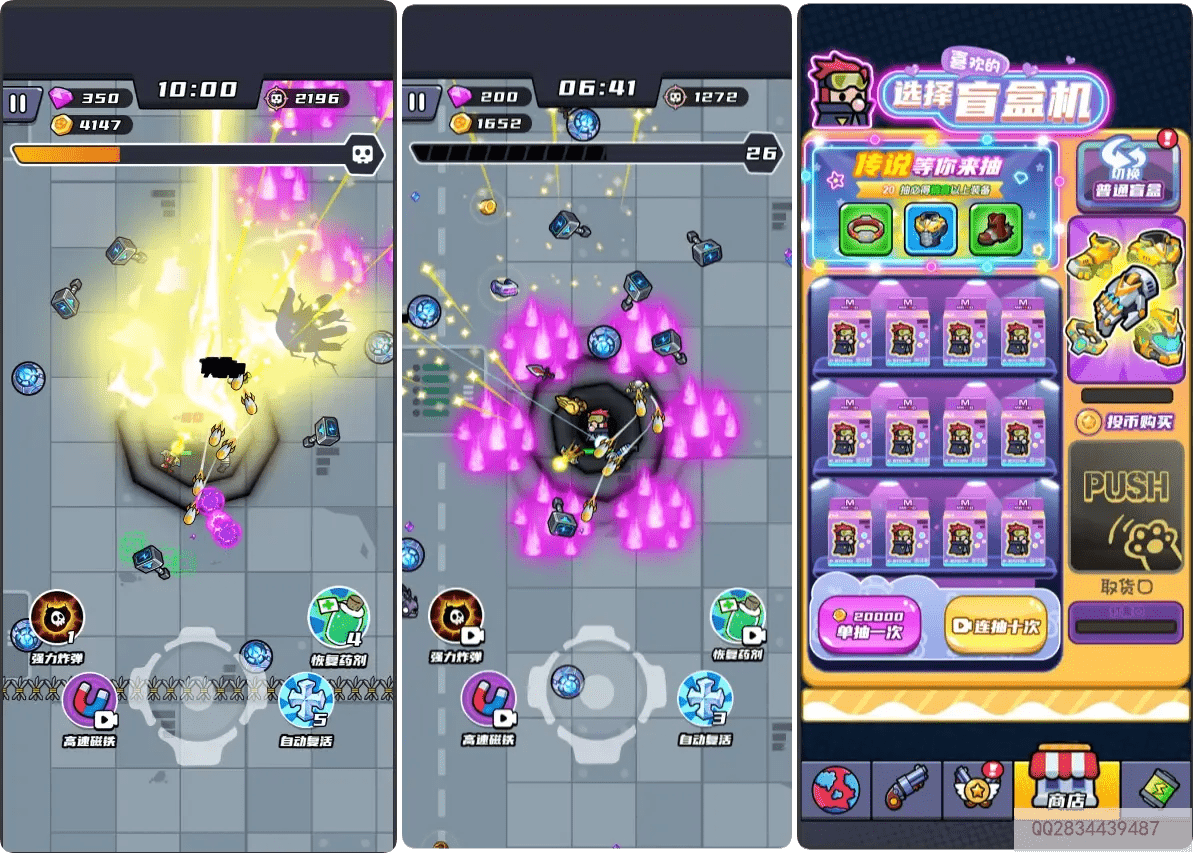
Task: Activate 自动复活 showing 3 charges
Action: (x=704, y=699)
